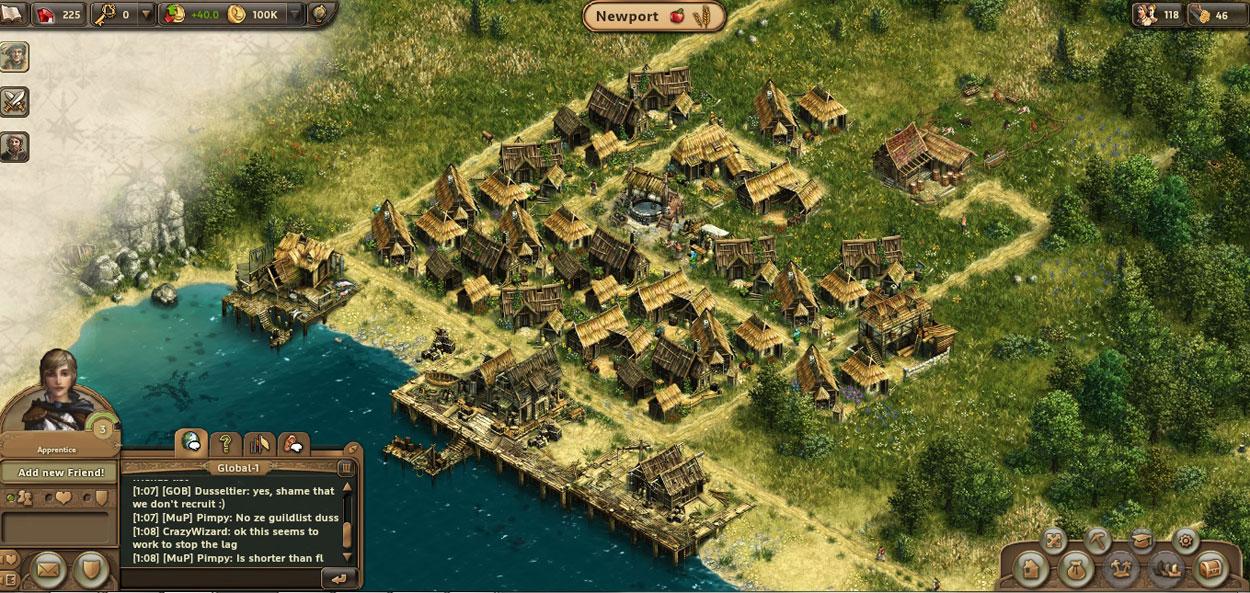Switch to the question mark help chat tab
Screen dimensions: 1250x593
(x=226, y=442)
